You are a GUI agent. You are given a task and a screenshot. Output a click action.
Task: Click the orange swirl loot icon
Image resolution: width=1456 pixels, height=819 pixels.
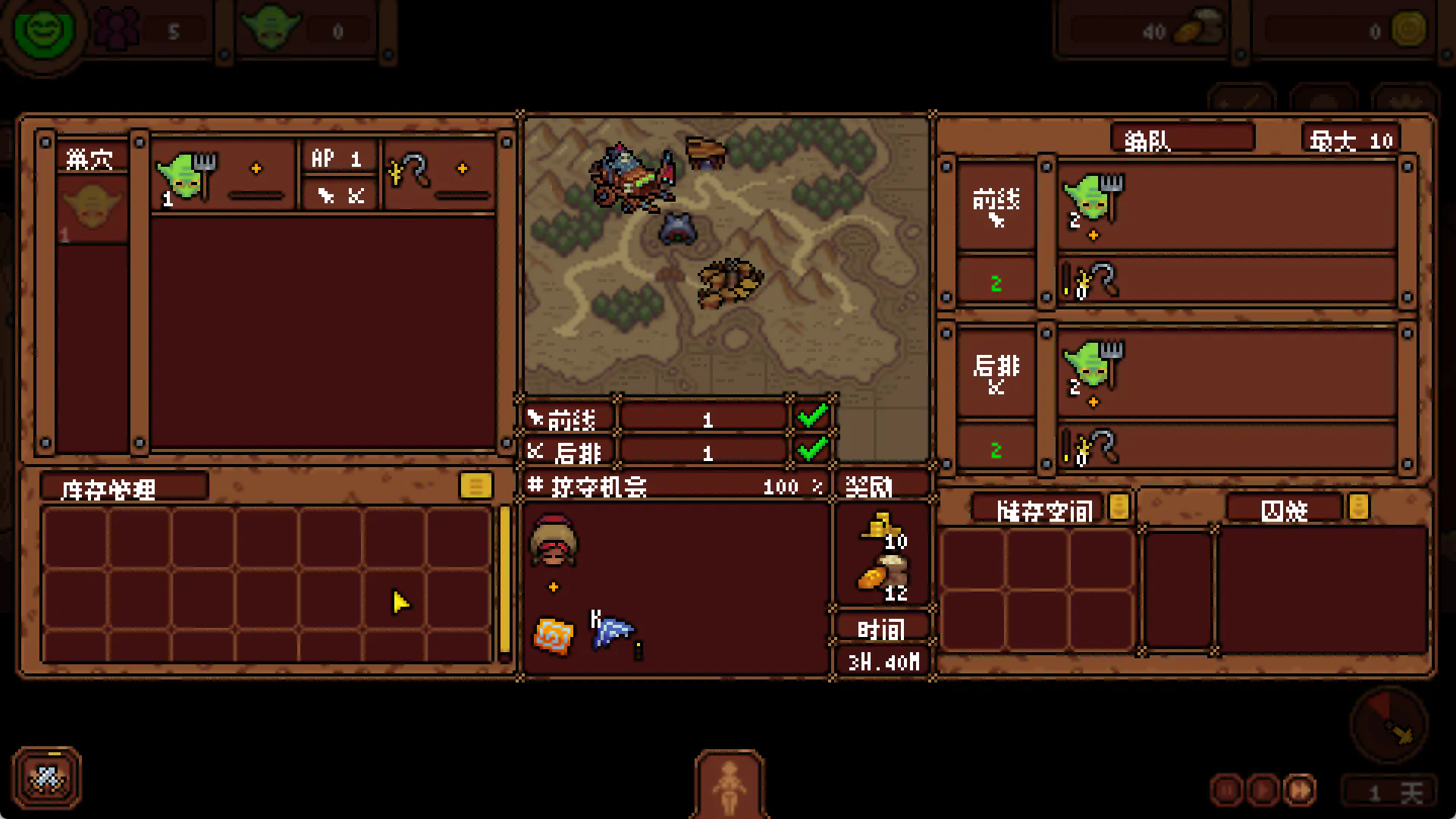[x=554, y=635]
